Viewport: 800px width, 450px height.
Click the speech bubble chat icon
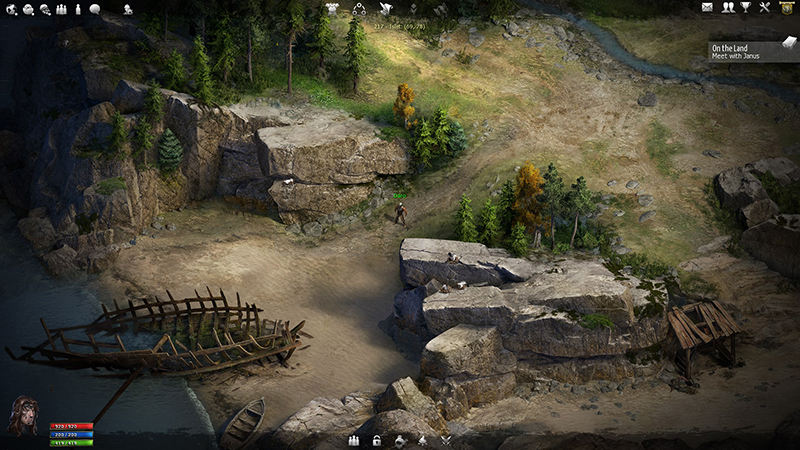(x=95, y=9)
